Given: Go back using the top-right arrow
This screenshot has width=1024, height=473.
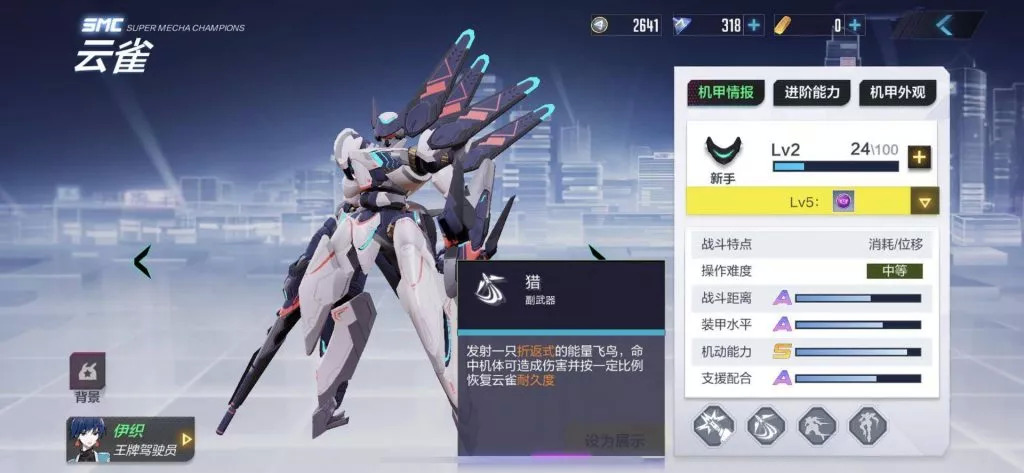Looking at the screenshot, I should [x=945, y=25].
